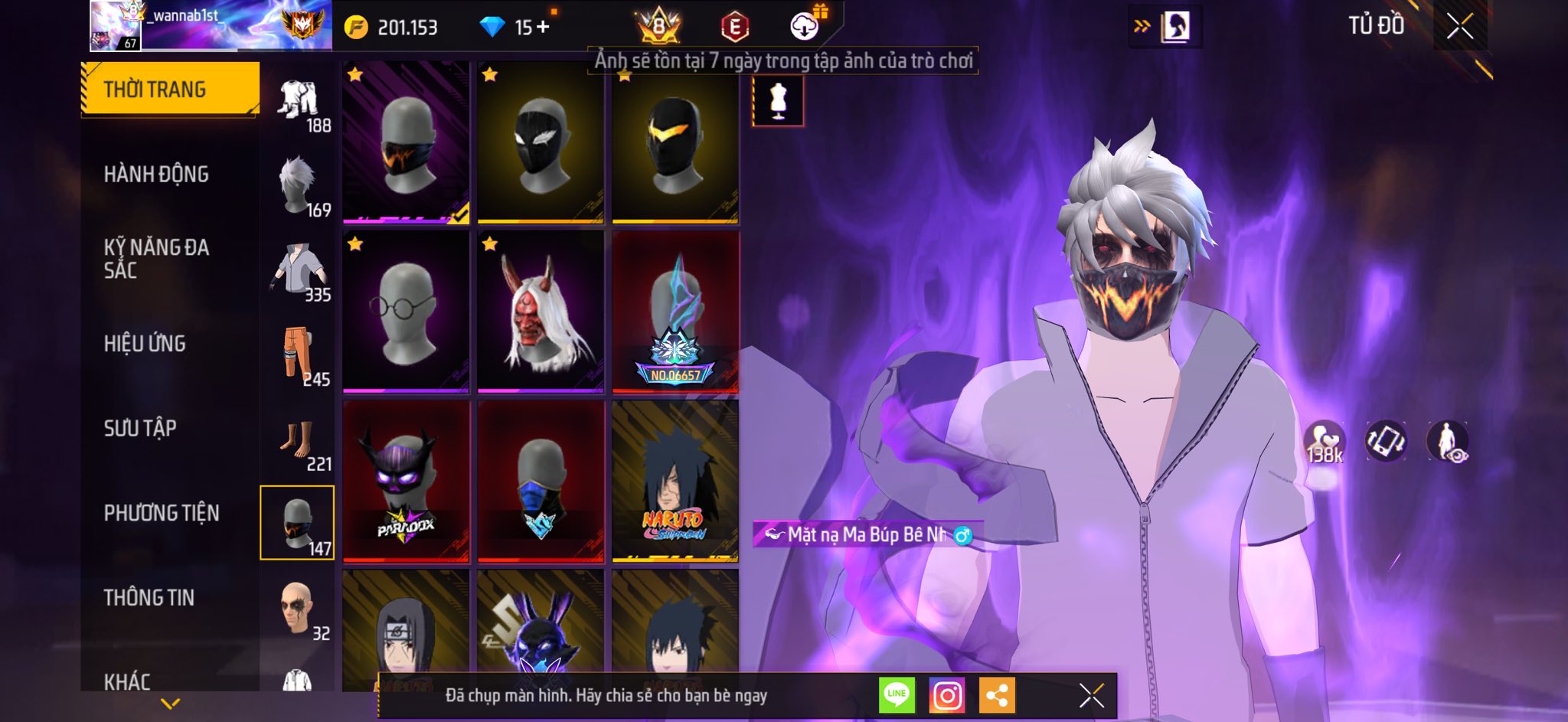Choose the Paradox purple-eyed mask
The width and height of the screenshot is (1568, 722).
click(x=406, y=481)
